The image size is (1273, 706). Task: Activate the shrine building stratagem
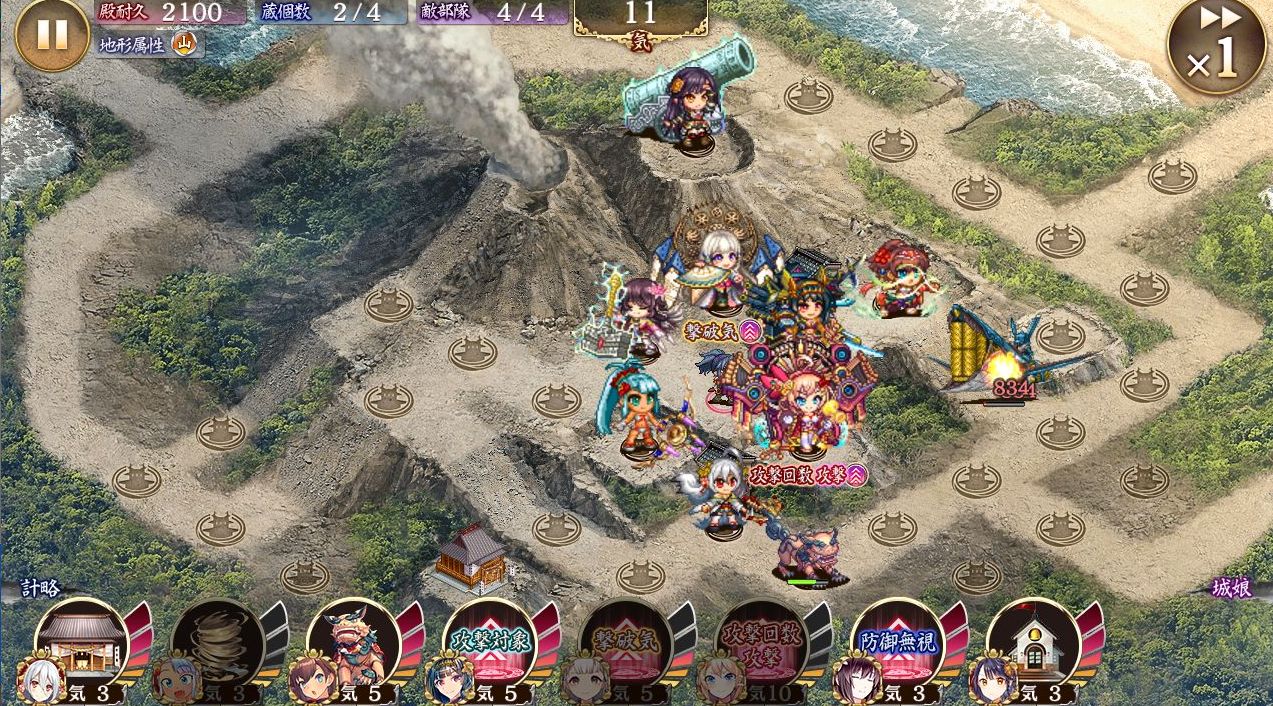click(81, 640)
